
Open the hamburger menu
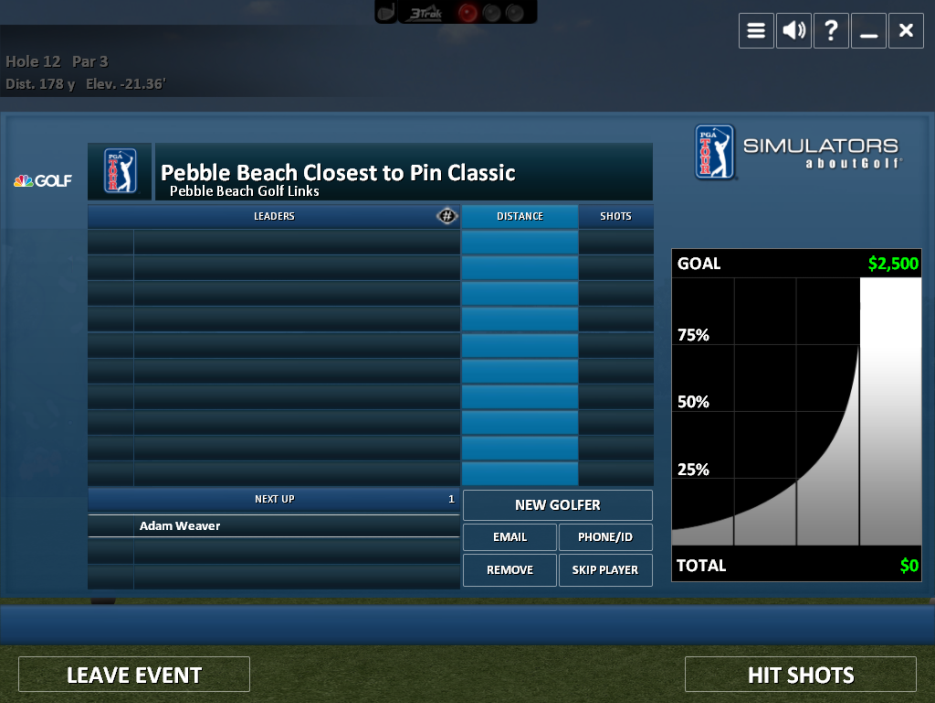coord(756,30)
